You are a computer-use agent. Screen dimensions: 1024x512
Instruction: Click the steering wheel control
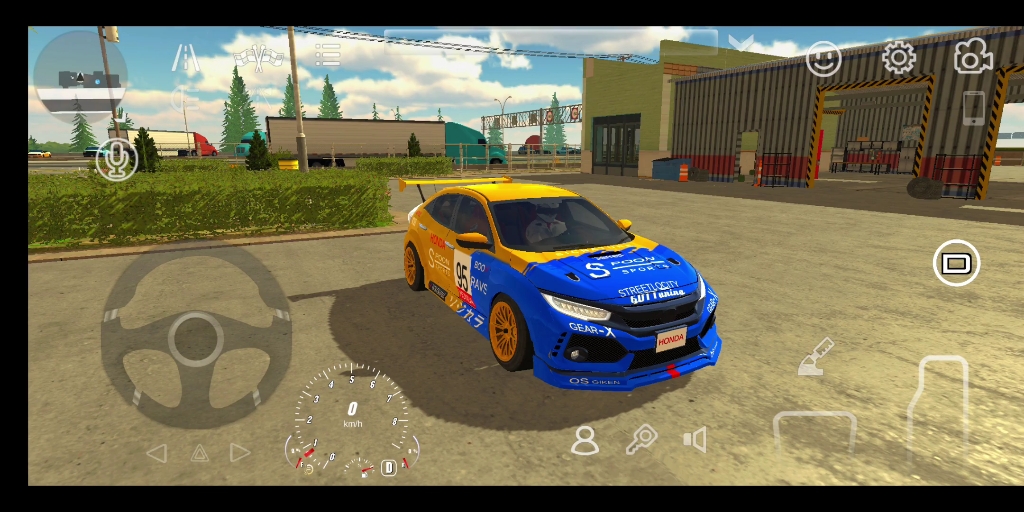pos(196,338)
